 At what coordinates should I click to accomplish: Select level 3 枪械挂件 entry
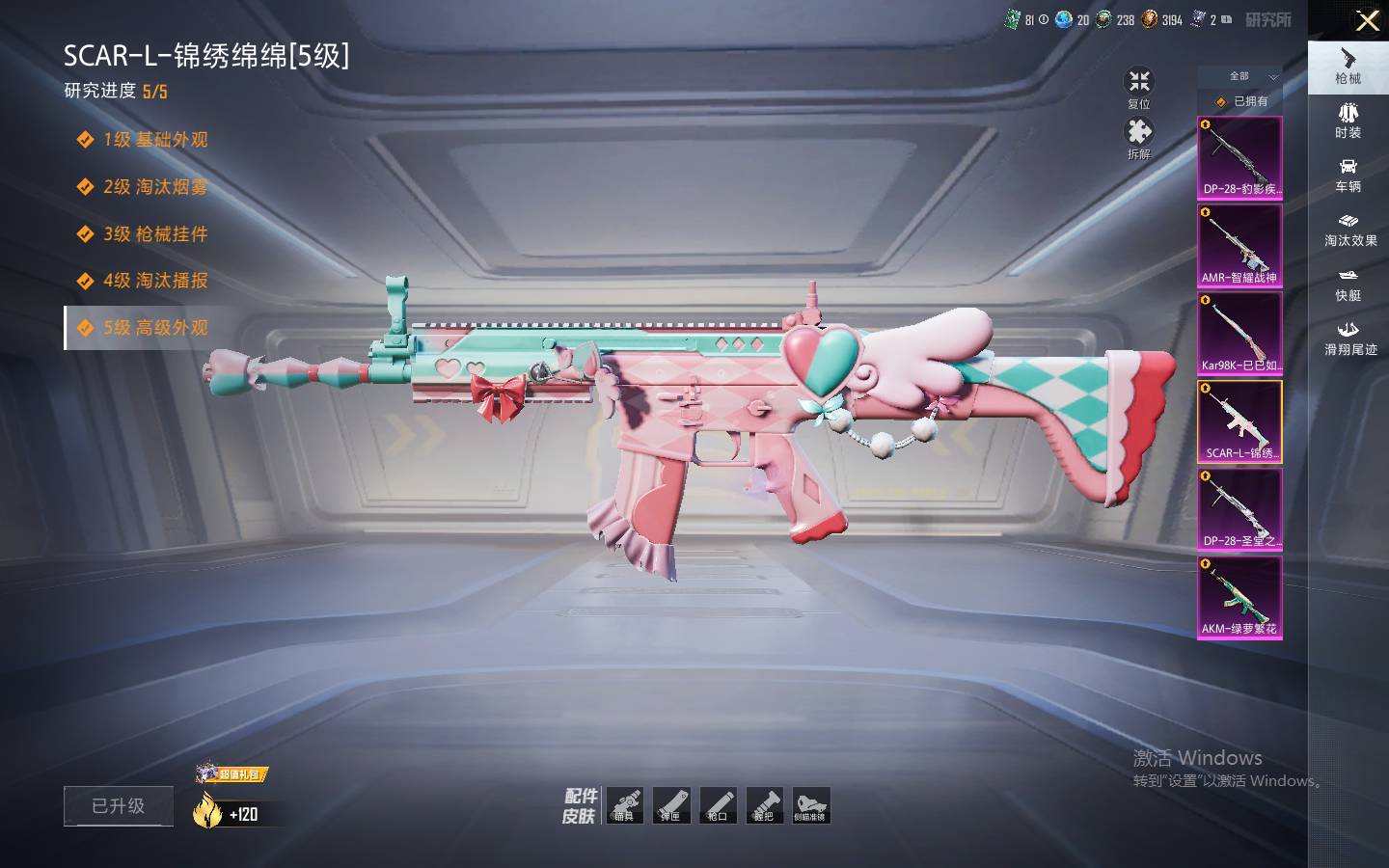click(x=154, y=234)
